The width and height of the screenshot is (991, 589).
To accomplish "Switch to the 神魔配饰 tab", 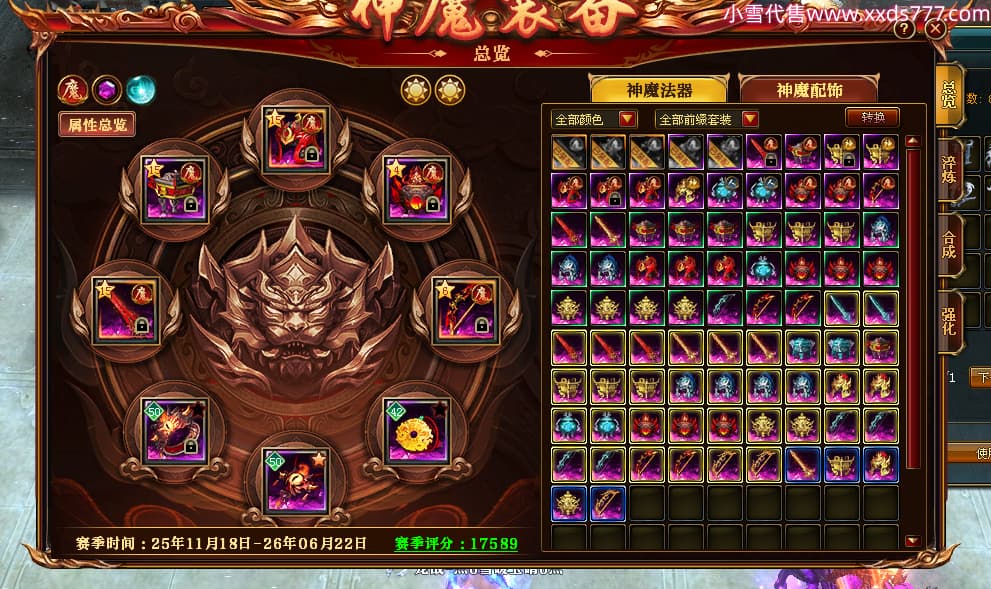I will point(808,90).
